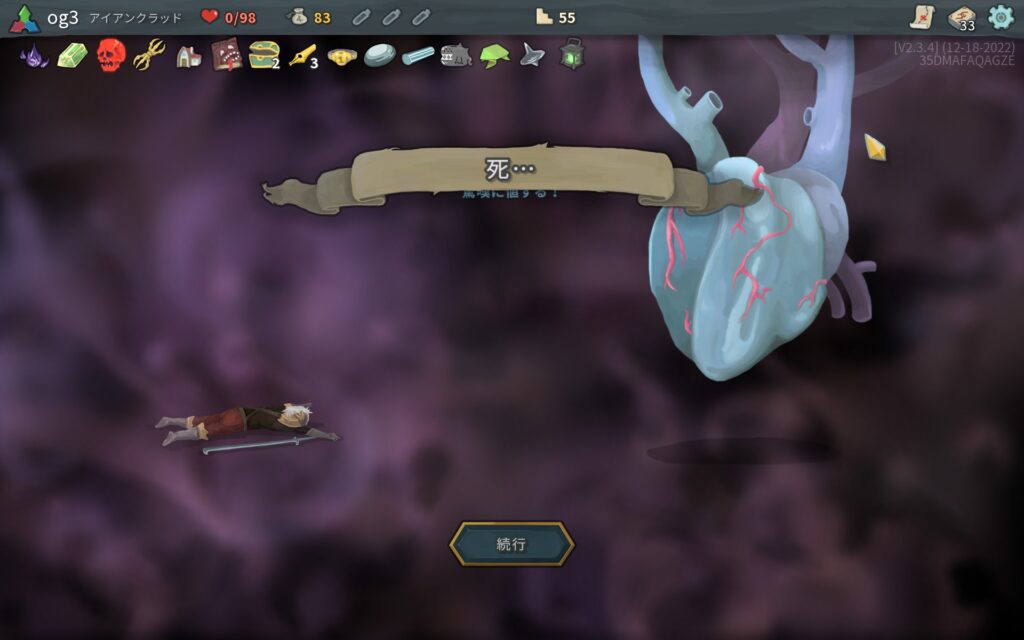Screen dimensions: 1024x640
Task: Select the grey toothy beast relic
Action: pyautogui.click(x=456, y=55)
